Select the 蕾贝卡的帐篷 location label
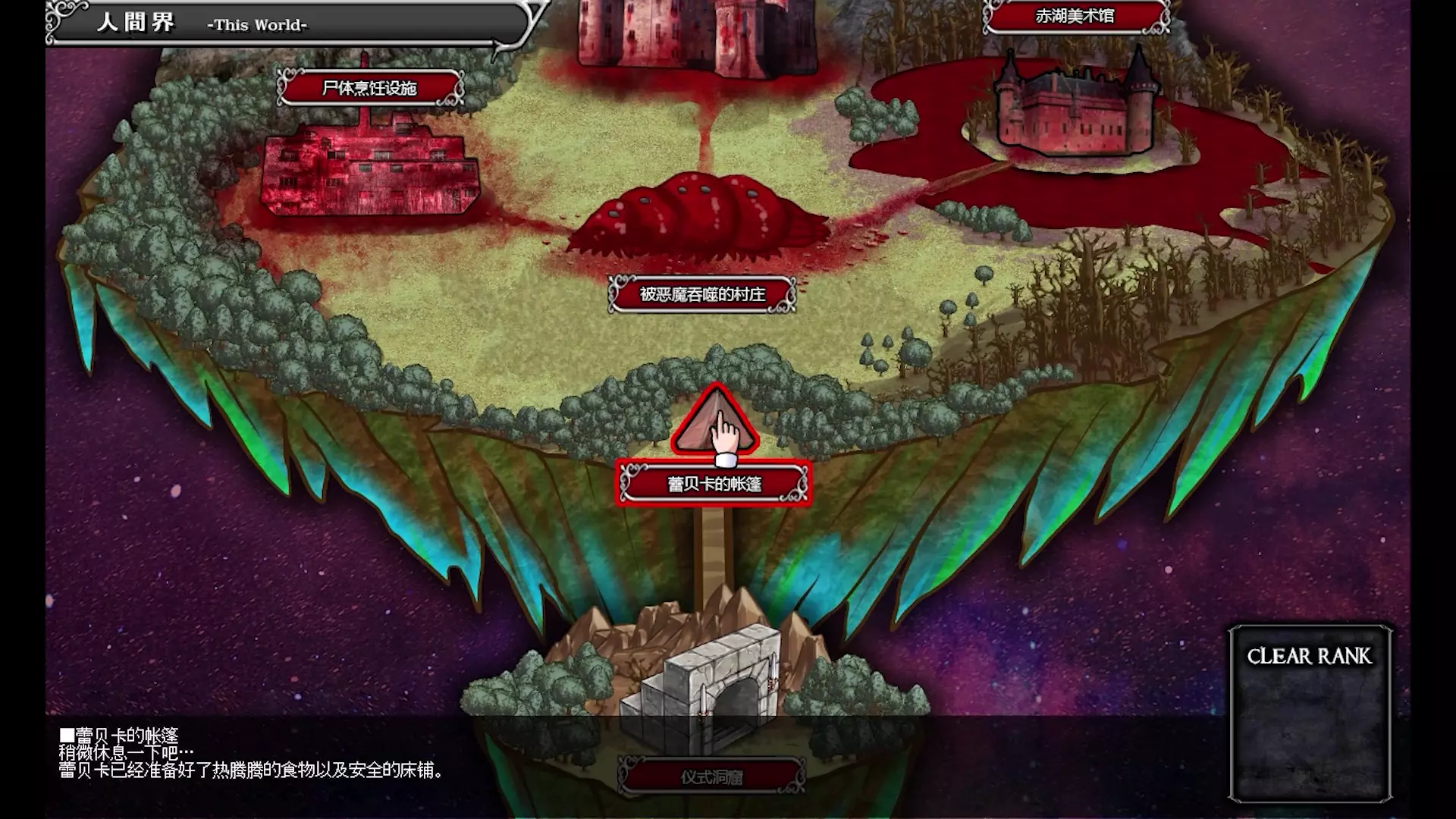Image resolution: width=1456 pixels, height=819 pixels. point(714,484)
